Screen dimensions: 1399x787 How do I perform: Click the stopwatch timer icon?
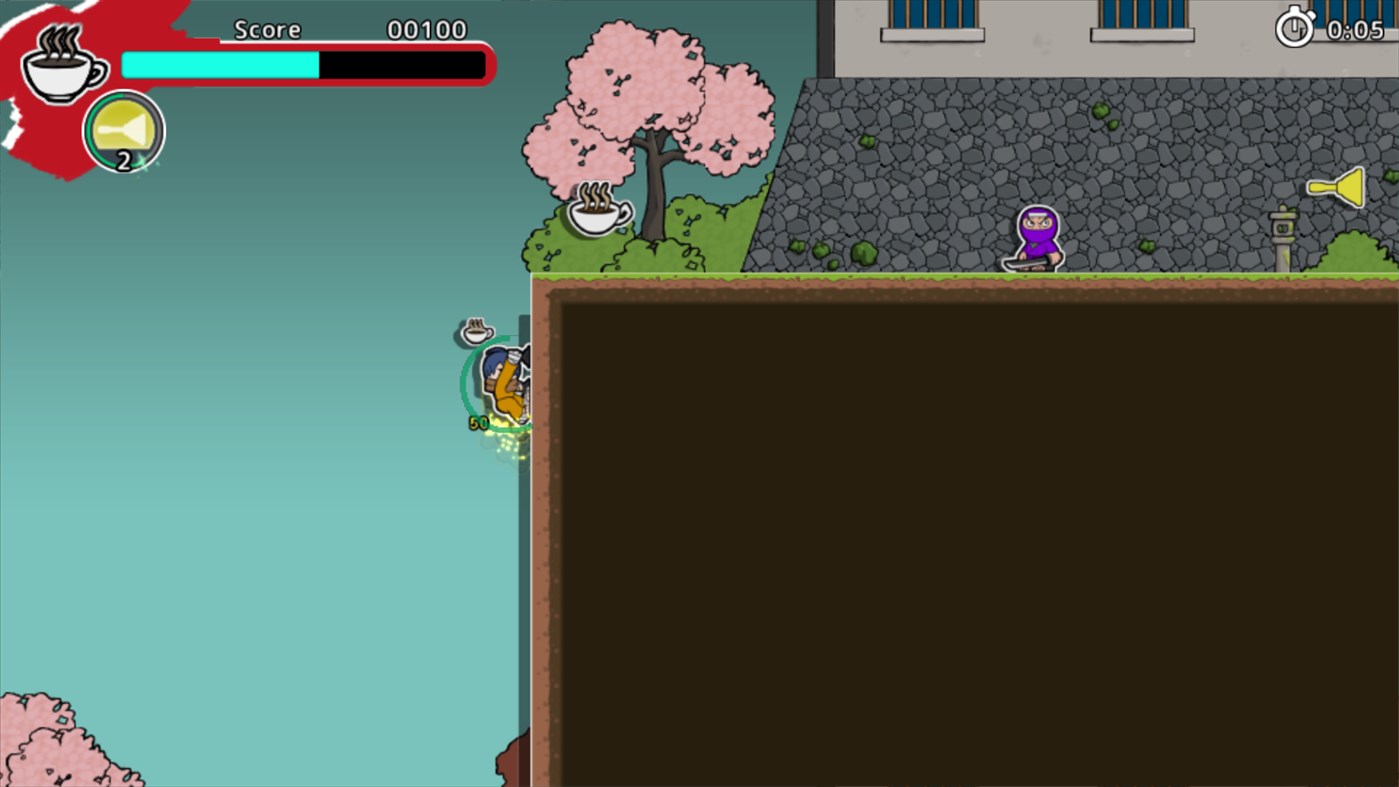point(1294,27)
